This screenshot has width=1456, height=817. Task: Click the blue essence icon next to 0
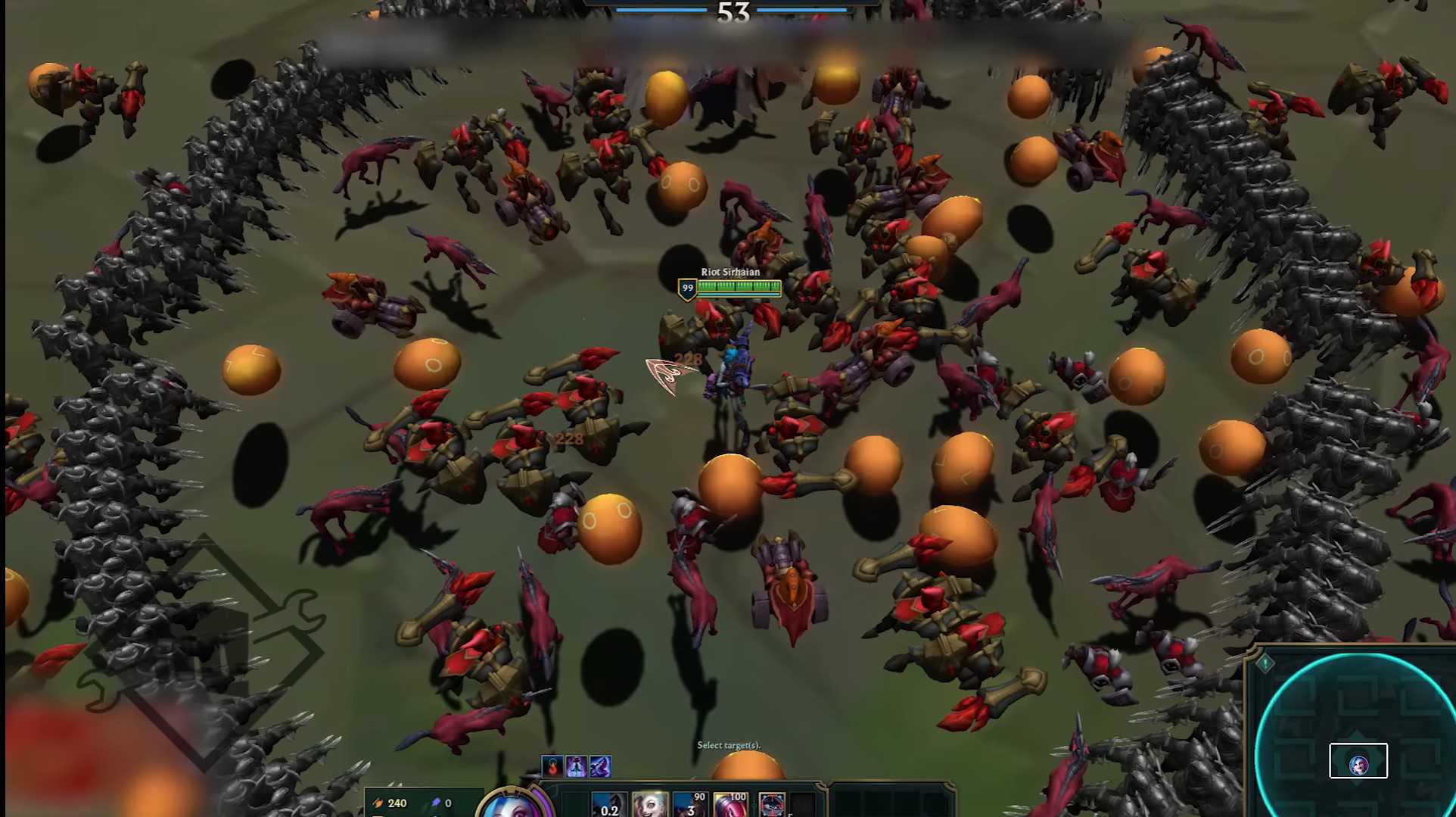coord(437,803)
